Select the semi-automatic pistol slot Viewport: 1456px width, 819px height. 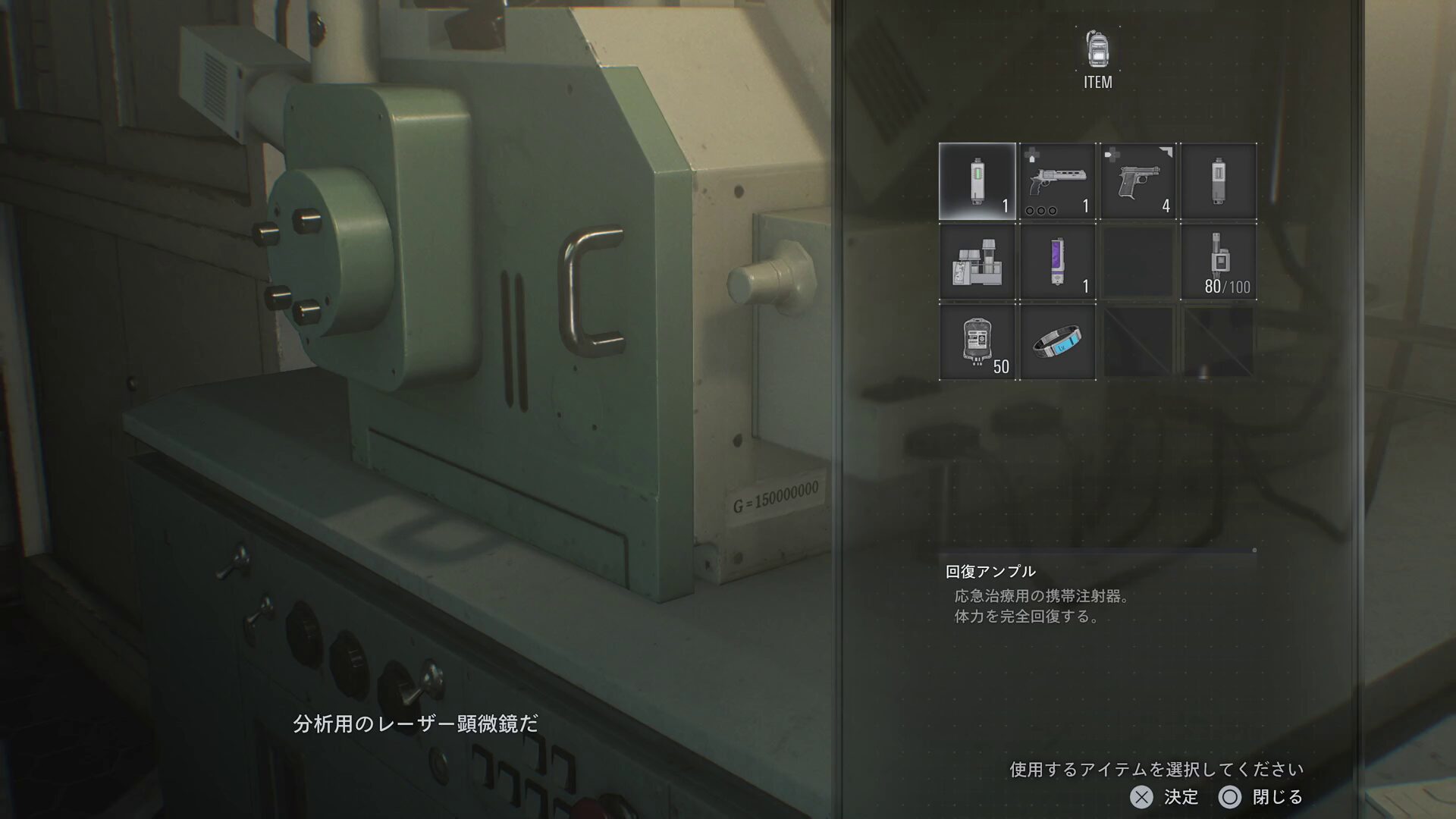point(1138,181)
